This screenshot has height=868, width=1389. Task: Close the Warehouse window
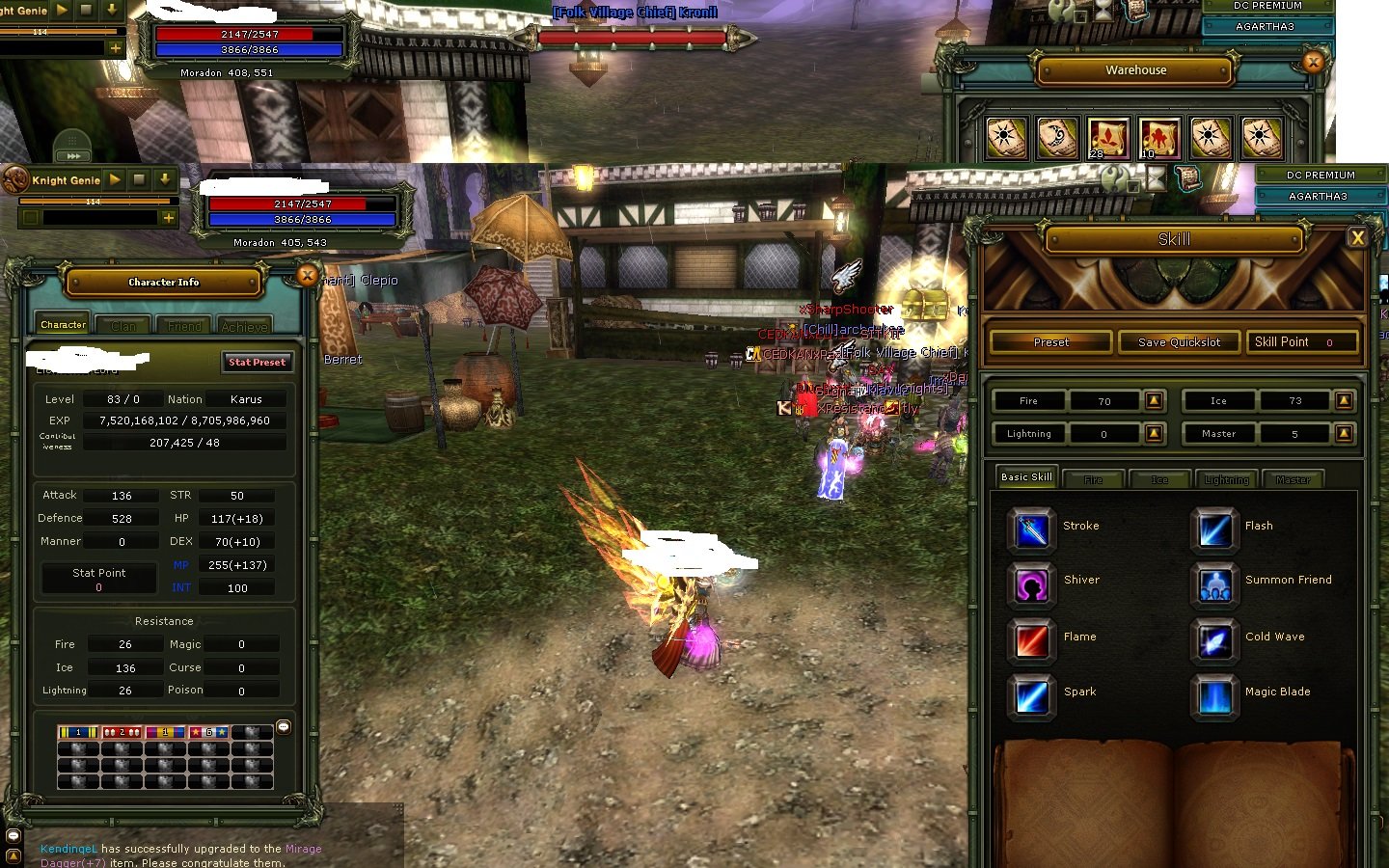tap(1312, 62)
